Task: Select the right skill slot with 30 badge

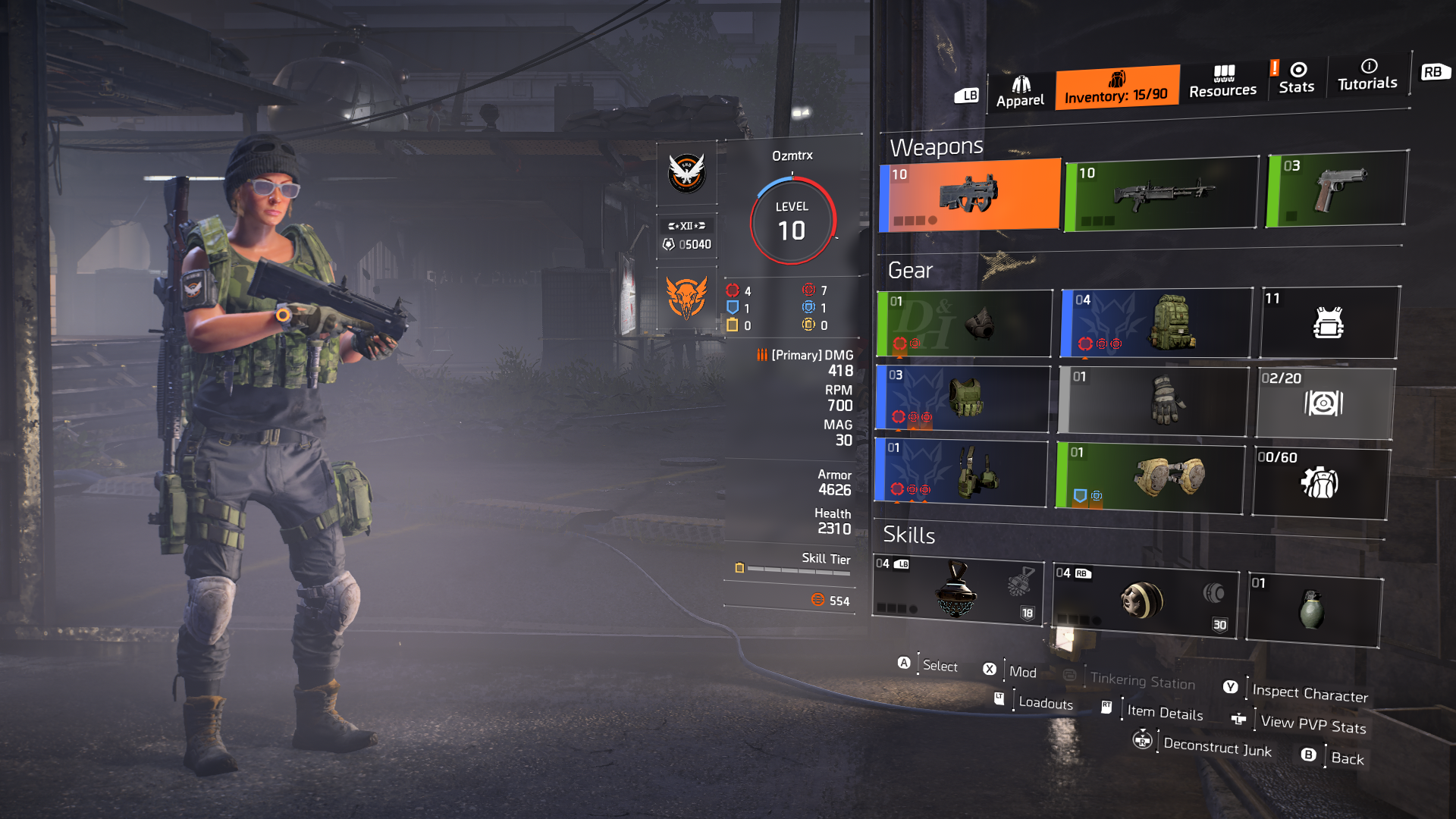Action: 1144,601
